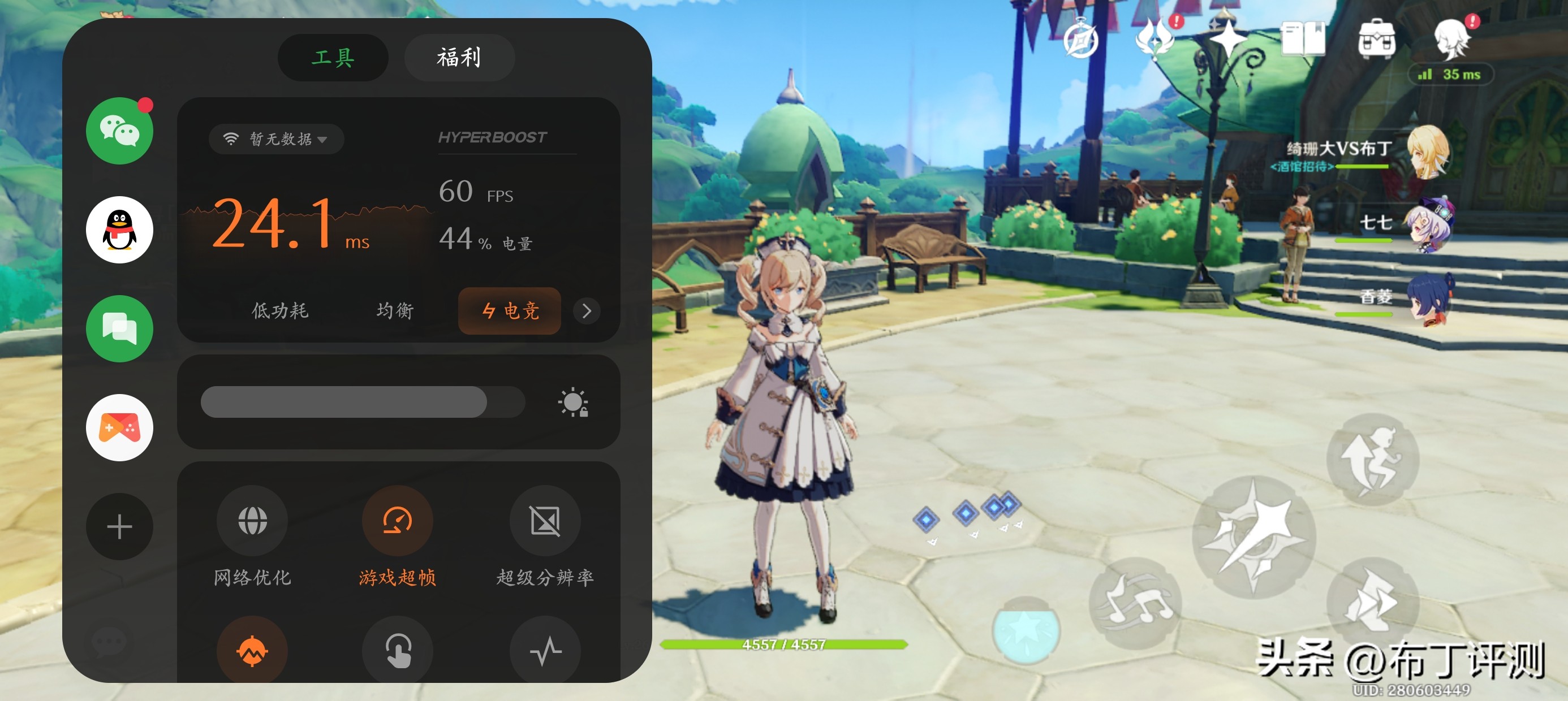Select the 工具 tab
Screen dimensions: 1568x701
[x=333, y=58]
